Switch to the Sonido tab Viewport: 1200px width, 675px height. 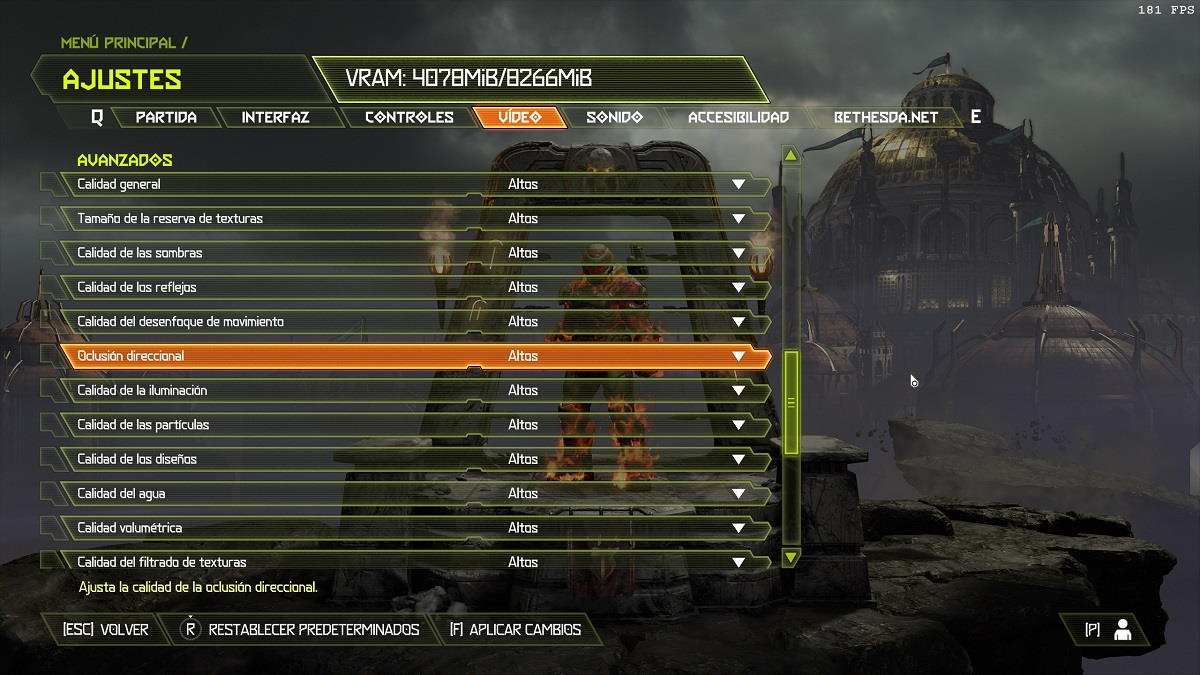click(x=614, y=117)
